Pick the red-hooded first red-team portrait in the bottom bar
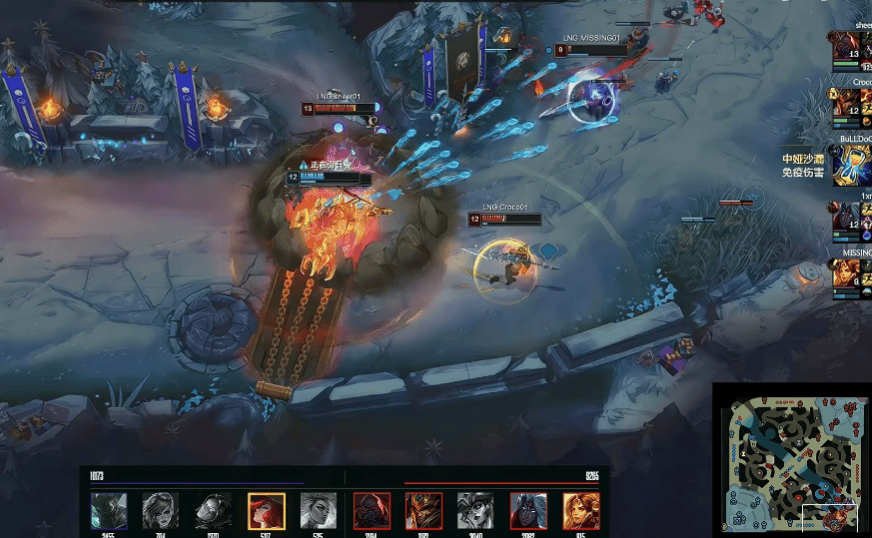Viewport: 872px width, 538px height. 370,511
